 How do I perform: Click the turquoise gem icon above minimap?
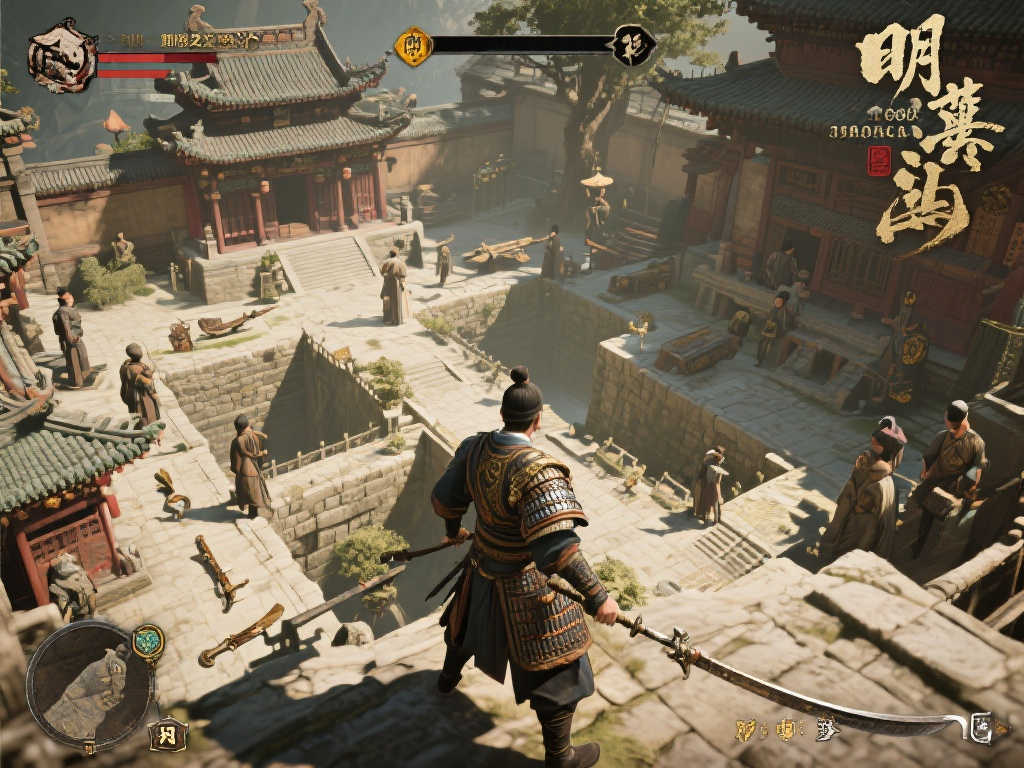(x=148, y=641)
